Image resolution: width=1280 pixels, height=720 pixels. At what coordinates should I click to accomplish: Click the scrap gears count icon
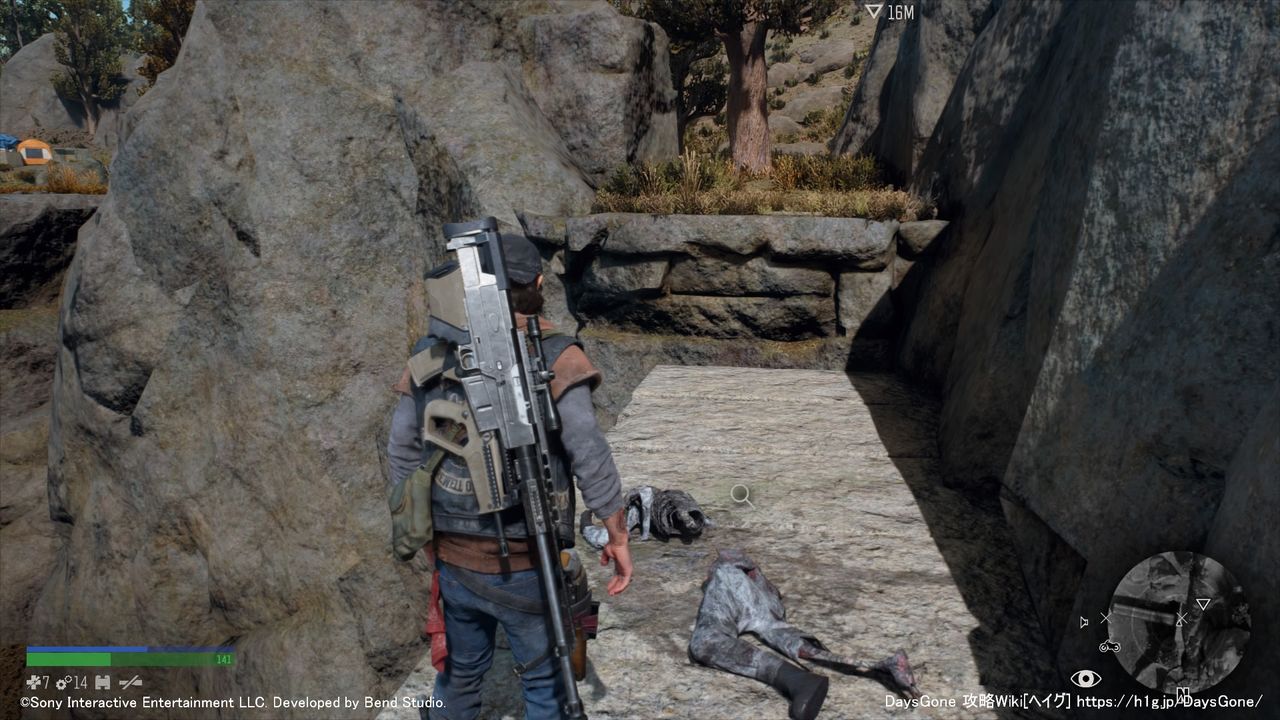63,682
